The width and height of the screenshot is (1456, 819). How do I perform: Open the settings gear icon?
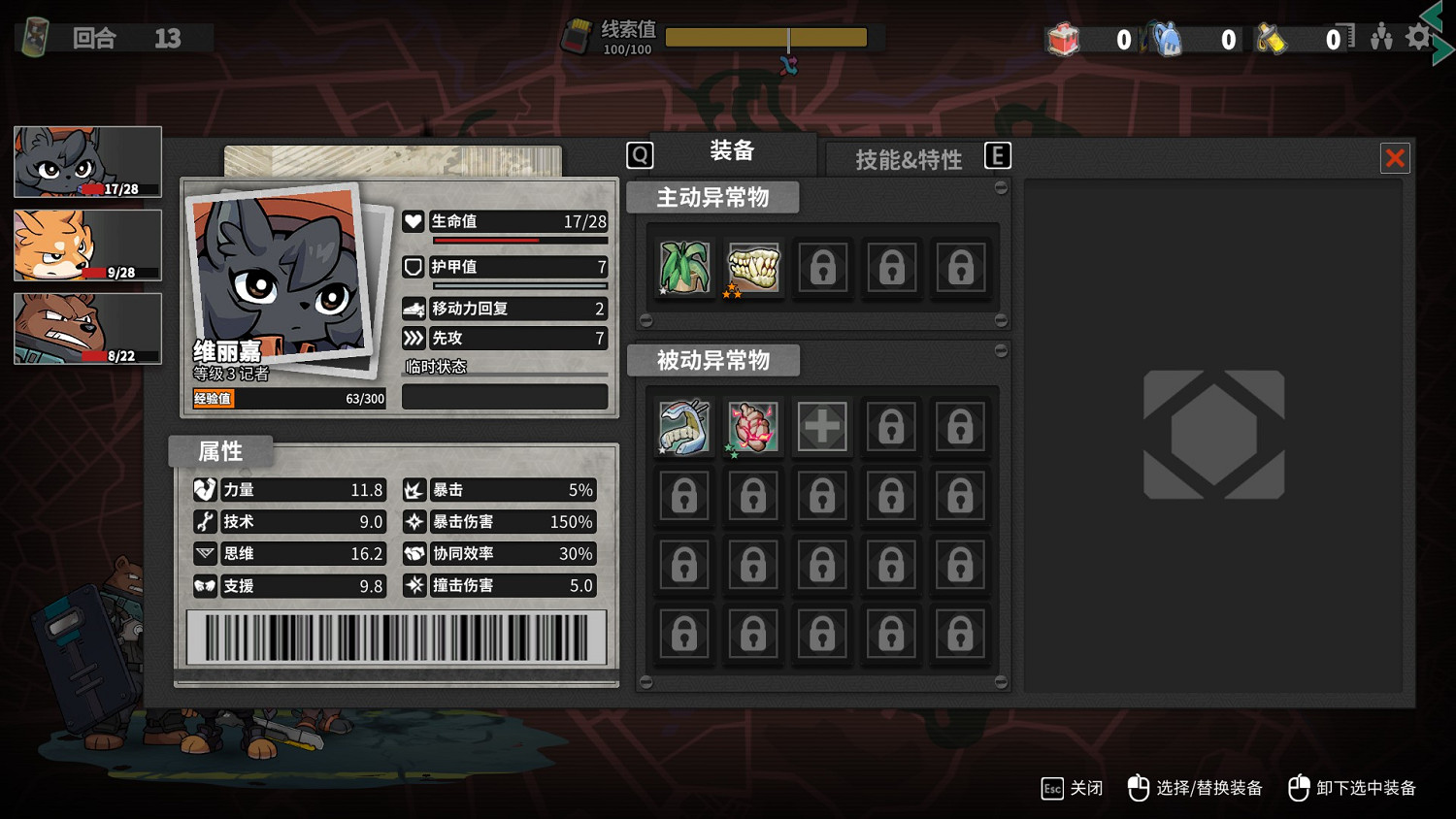[x=1416, y=37]
